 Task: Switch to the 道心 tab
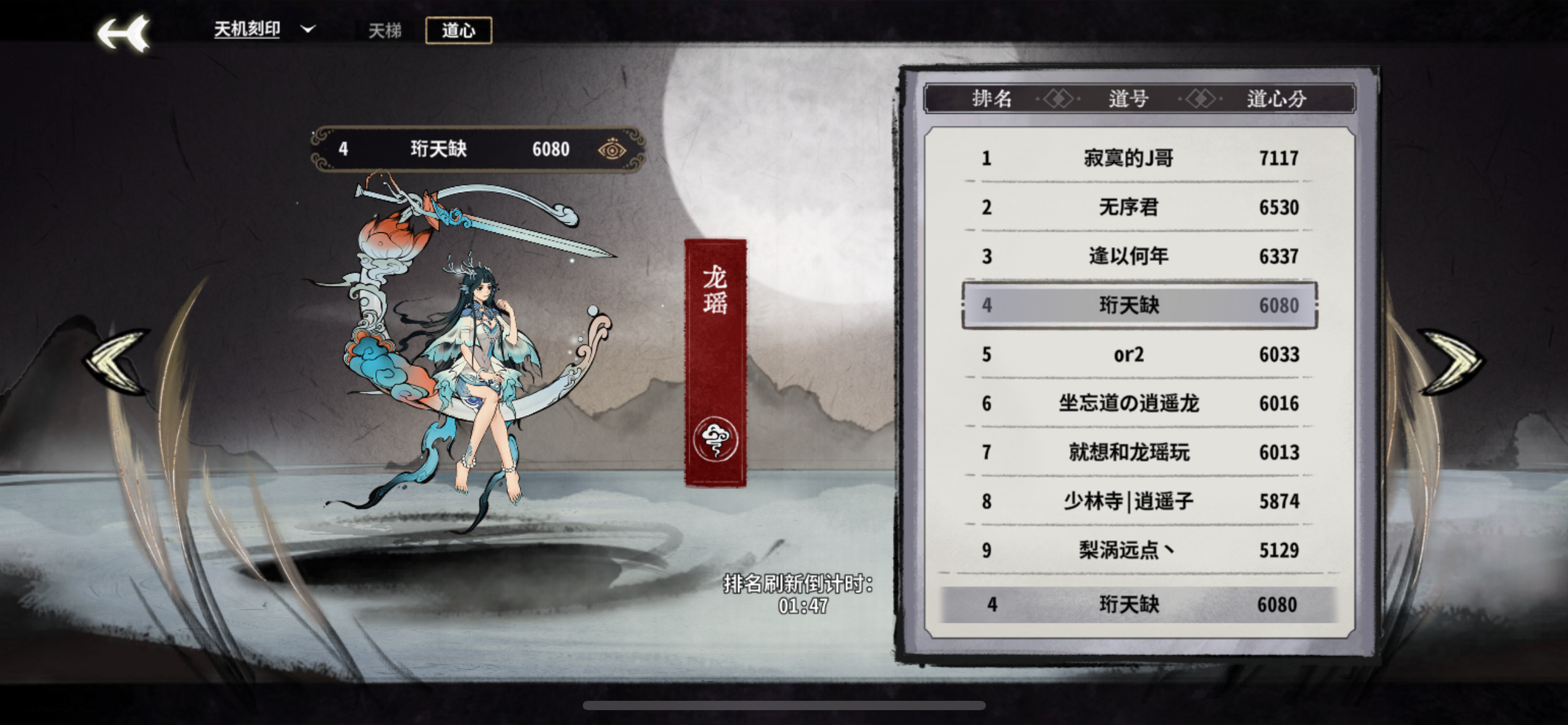[x=458, y=30]
